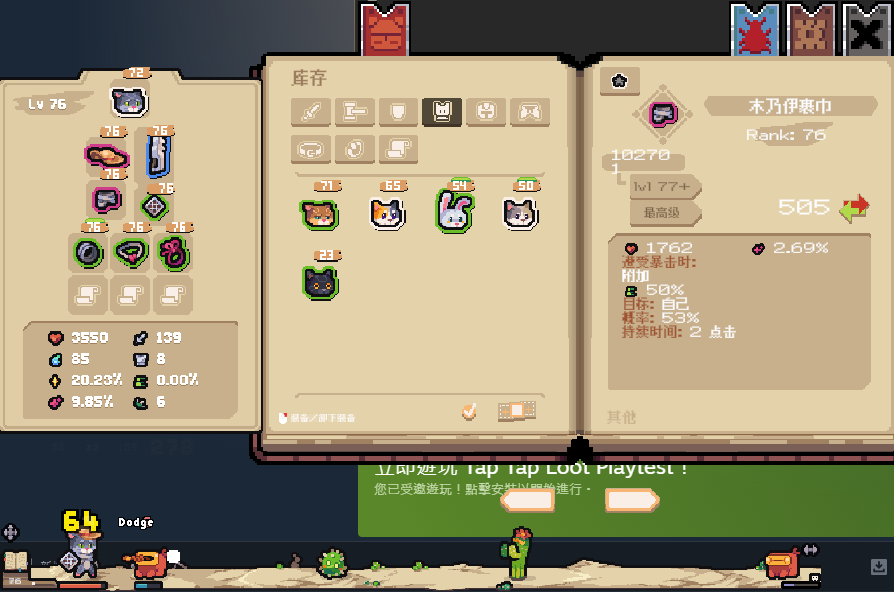Select the level 23 black cat

coord(320,282)
